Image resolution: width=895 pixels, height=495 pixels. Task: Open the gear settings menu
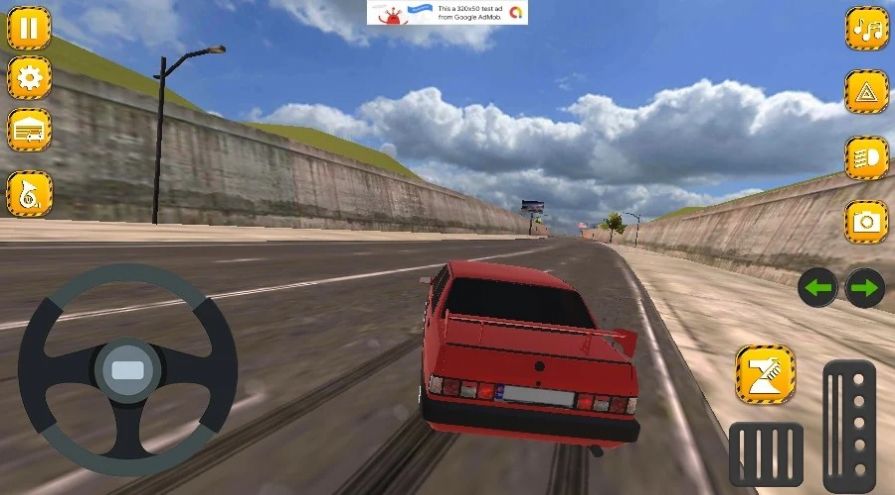coord(29,78)
